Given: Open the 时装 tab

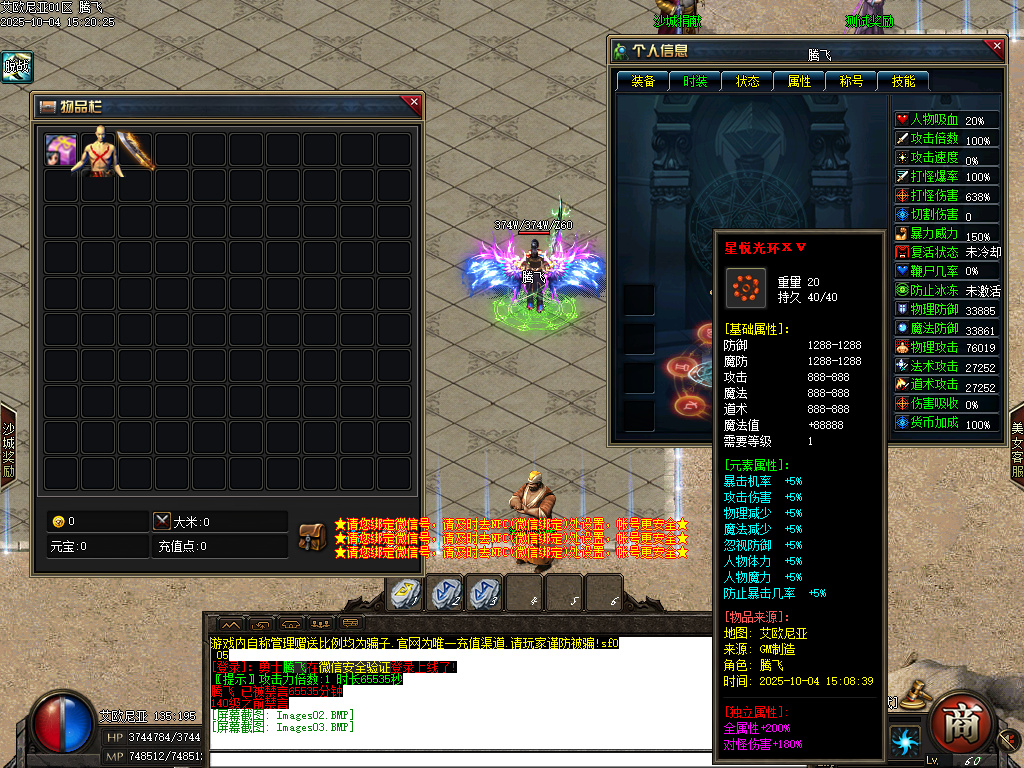Looking at the screenshot, I should (x=695, y=81).
